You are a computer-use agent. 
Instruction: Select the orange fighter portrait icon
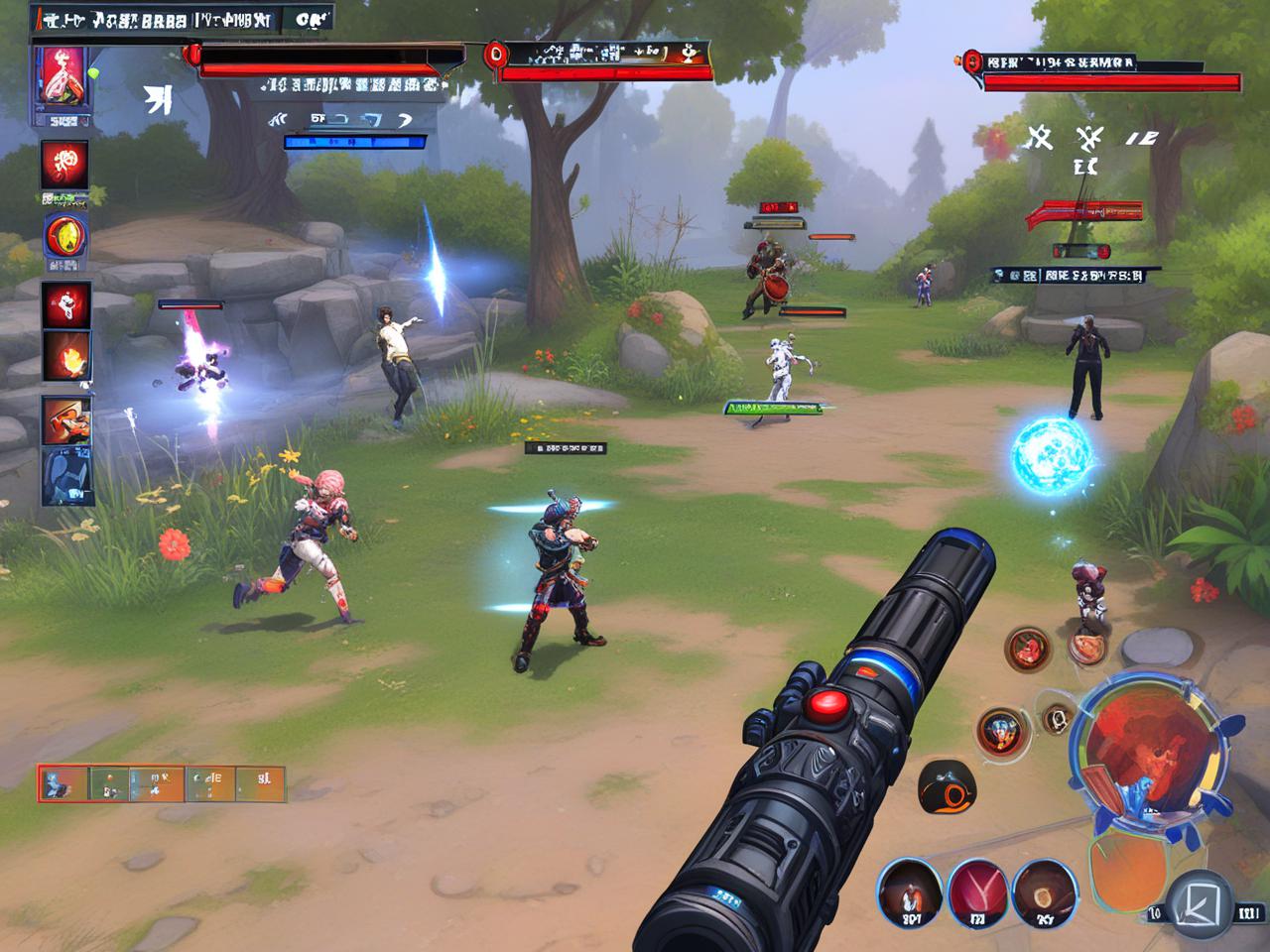66,420
